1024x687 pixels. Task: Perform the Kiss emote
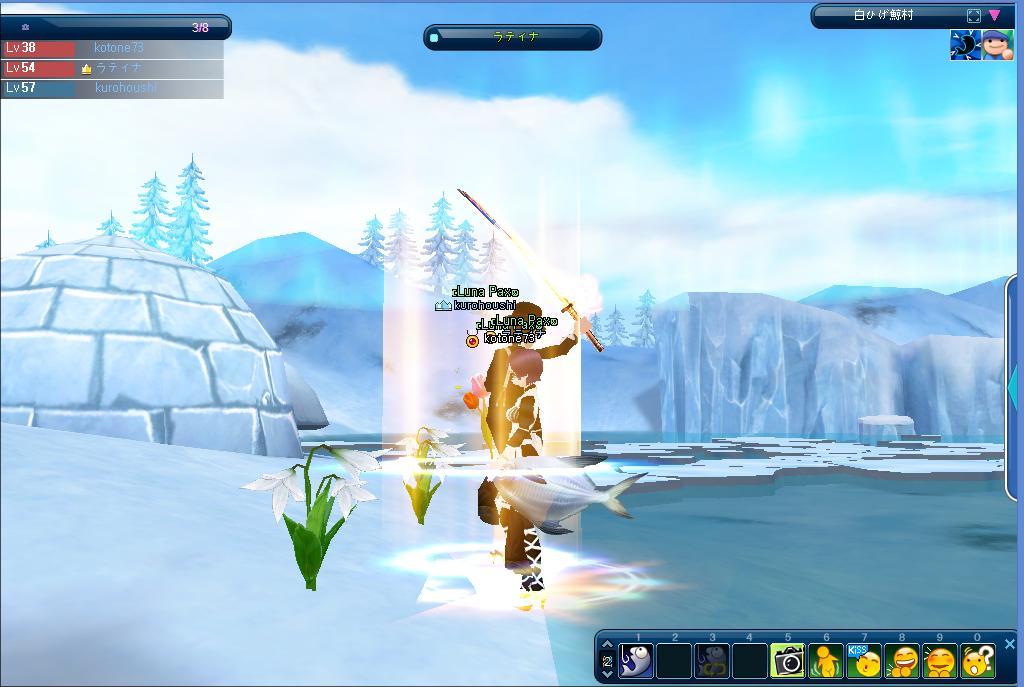point(864,661)
